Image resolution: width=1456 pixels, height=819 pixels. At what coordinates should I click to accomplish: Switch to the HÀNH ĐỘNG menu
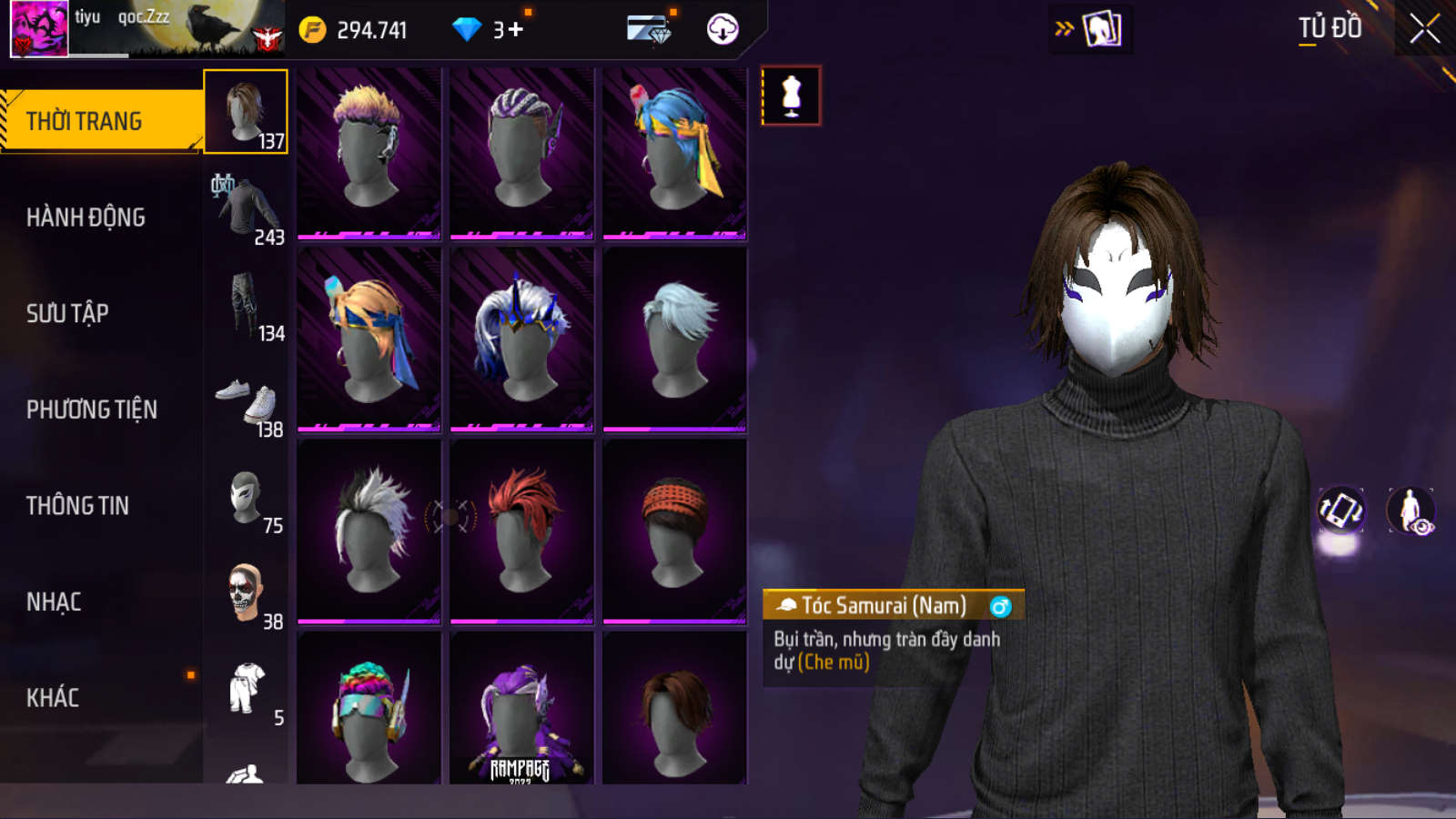click(86, 217)
